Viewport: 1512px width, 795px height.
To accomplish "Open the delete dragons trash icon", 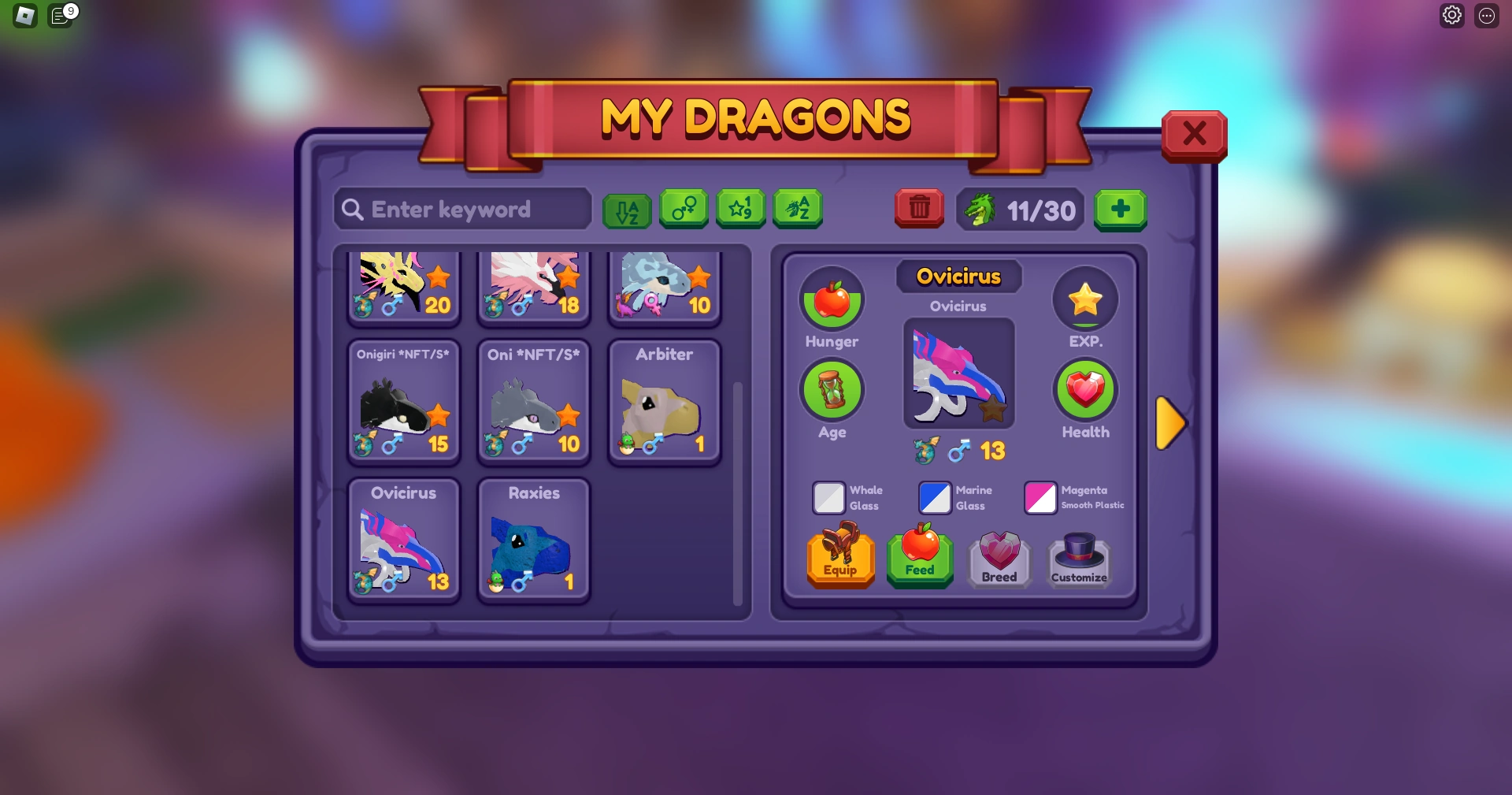I will point(918,209).
